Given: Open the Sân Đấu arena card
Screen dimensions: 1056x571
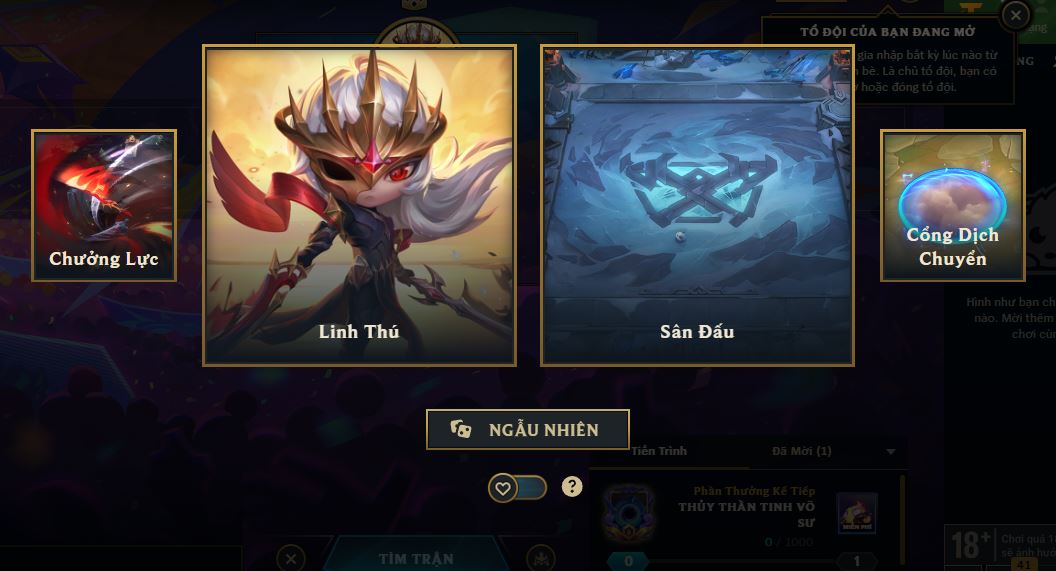Looking at the screenshot, I should [x=697, y=205].
